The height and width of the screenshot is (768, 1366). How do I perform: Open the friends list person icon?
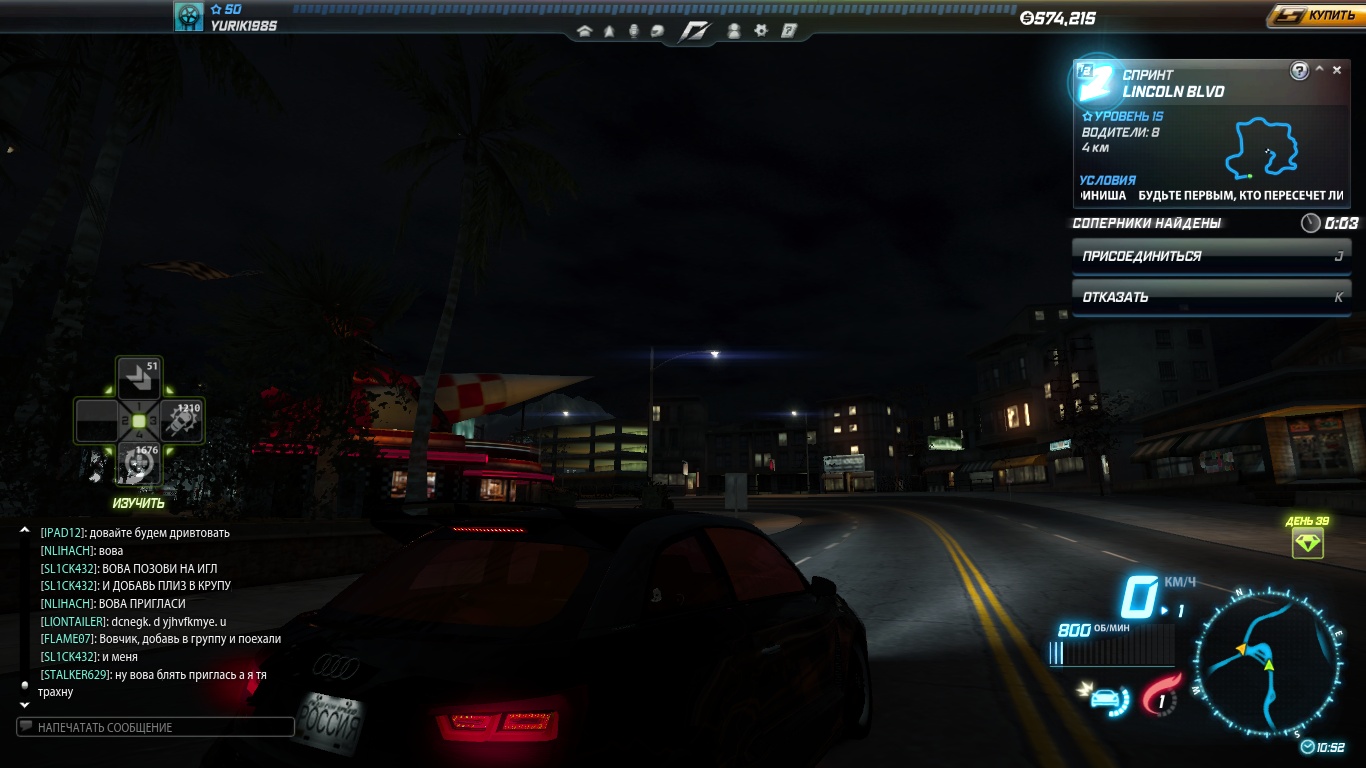734,31
